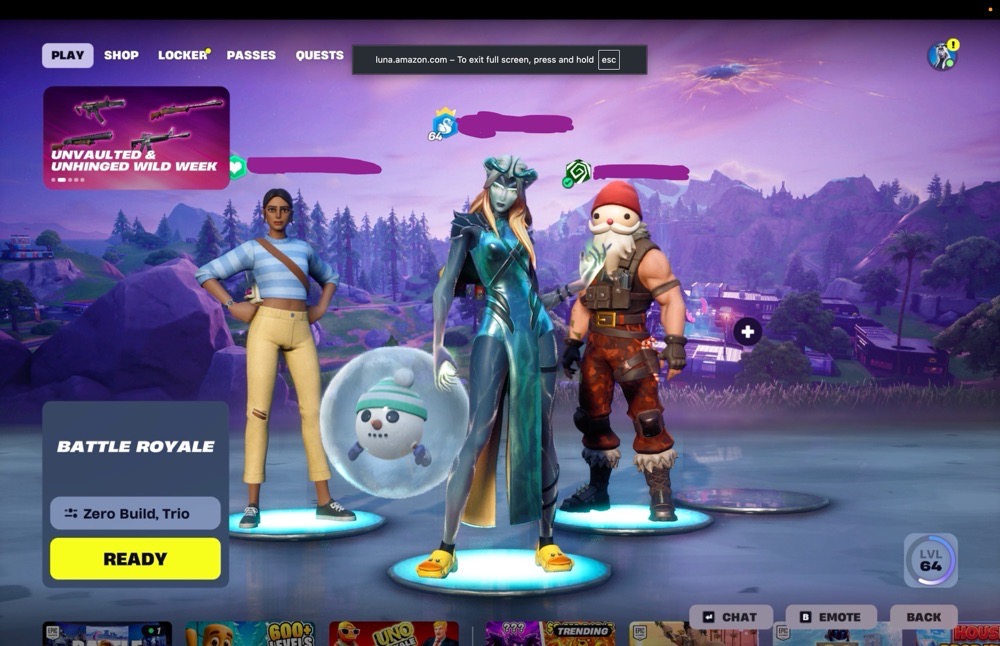The image size is (1000, 646).
Task: Select the PLAY tab
Action: pyautogui.click(x=67, y=55)
